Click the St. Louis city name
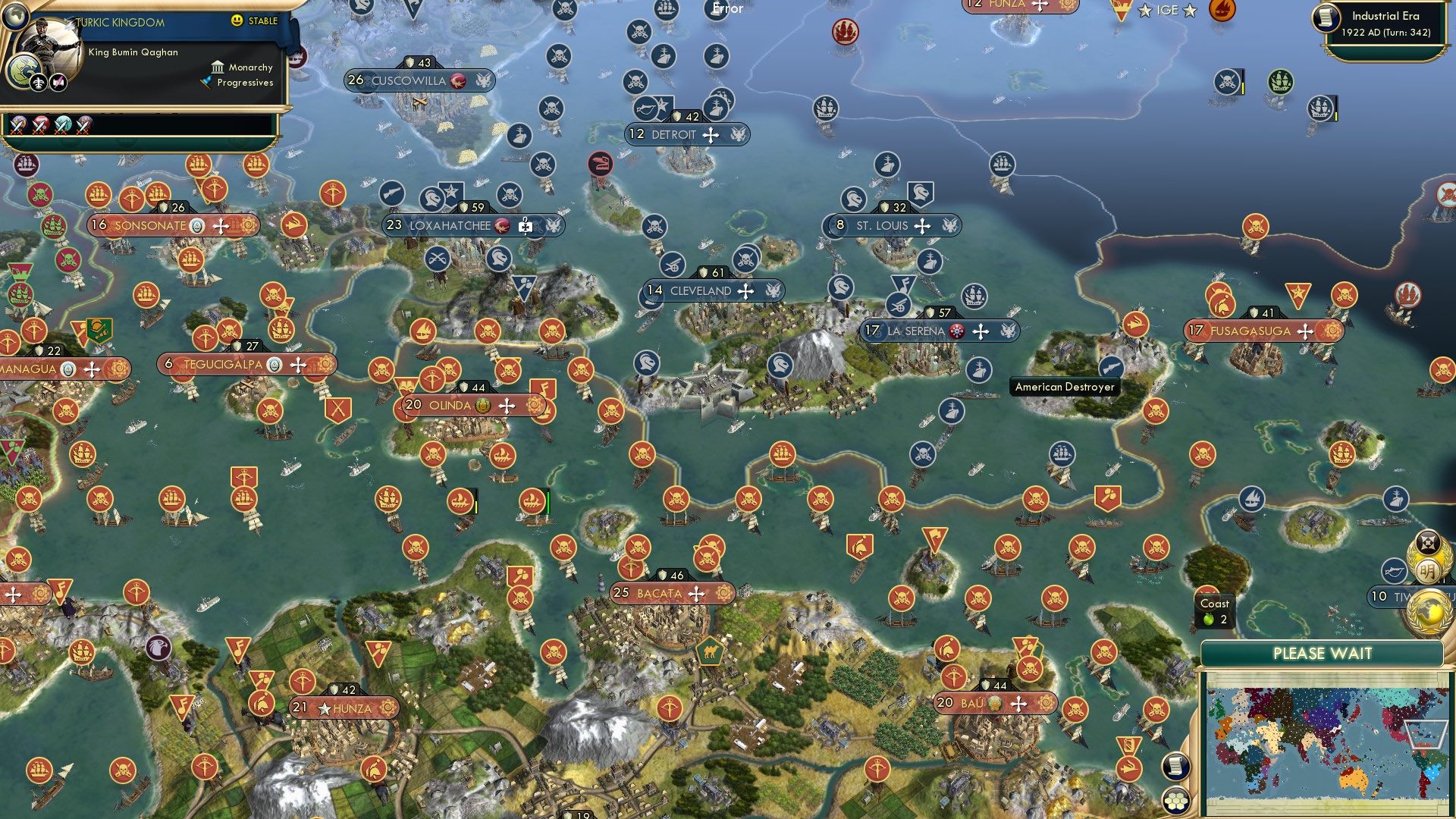This screenshot has width=1456, height=819. [884, 225]
